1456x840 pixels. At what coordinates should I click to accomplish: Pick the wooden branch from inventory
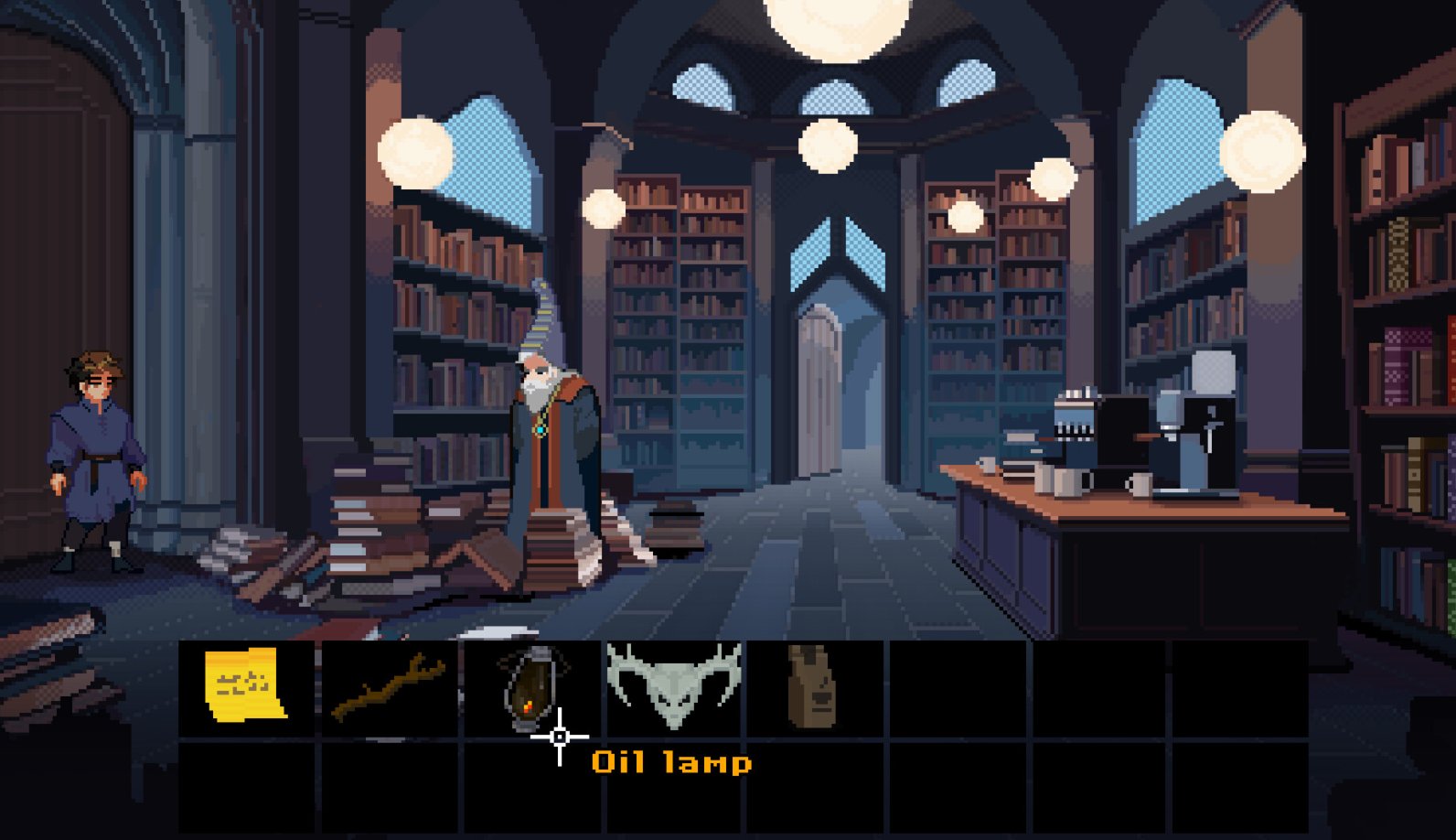[389, 688]
